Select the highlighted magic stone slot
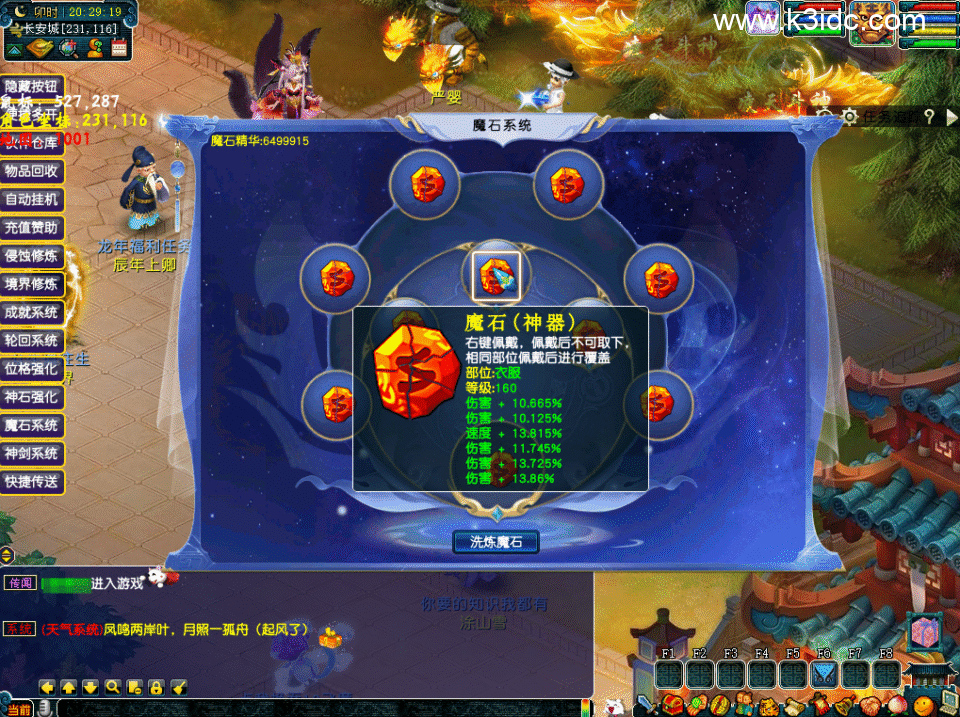The image size is (960, 717). pyautogui.click(x=496, y=276)
